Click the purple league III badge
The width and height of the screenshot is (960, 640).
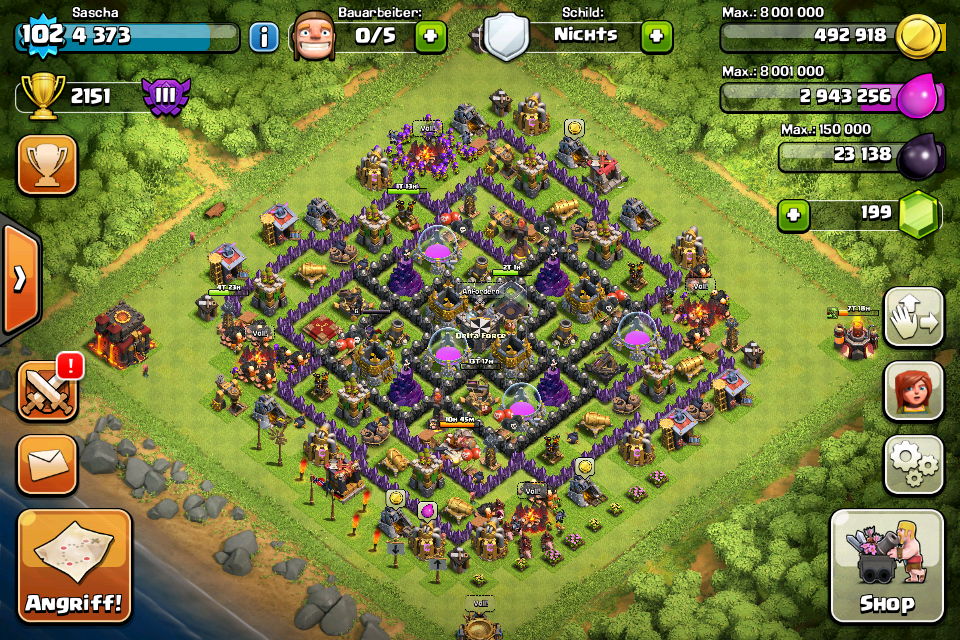coord(166,97)
